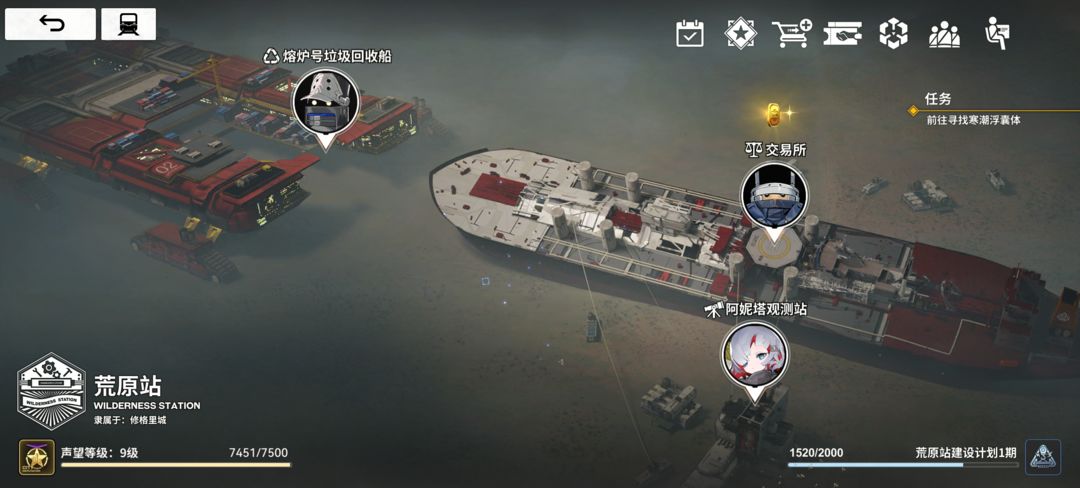Open the star diamond icon
This screenshot has height=488, width=1080.
coord(740,34)
